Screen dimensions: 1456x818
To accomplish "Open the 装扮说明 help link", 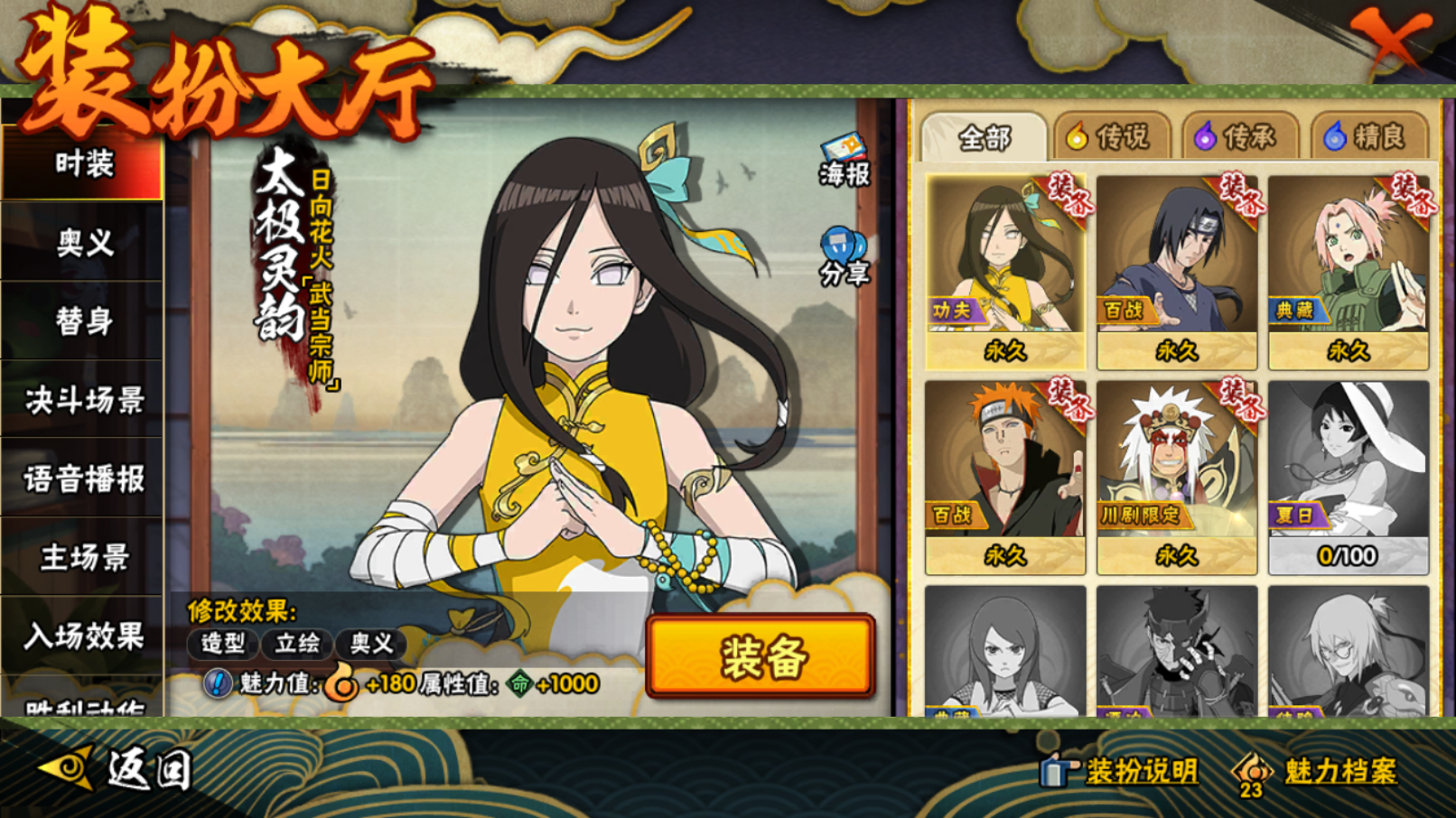I will (1120, 771).
